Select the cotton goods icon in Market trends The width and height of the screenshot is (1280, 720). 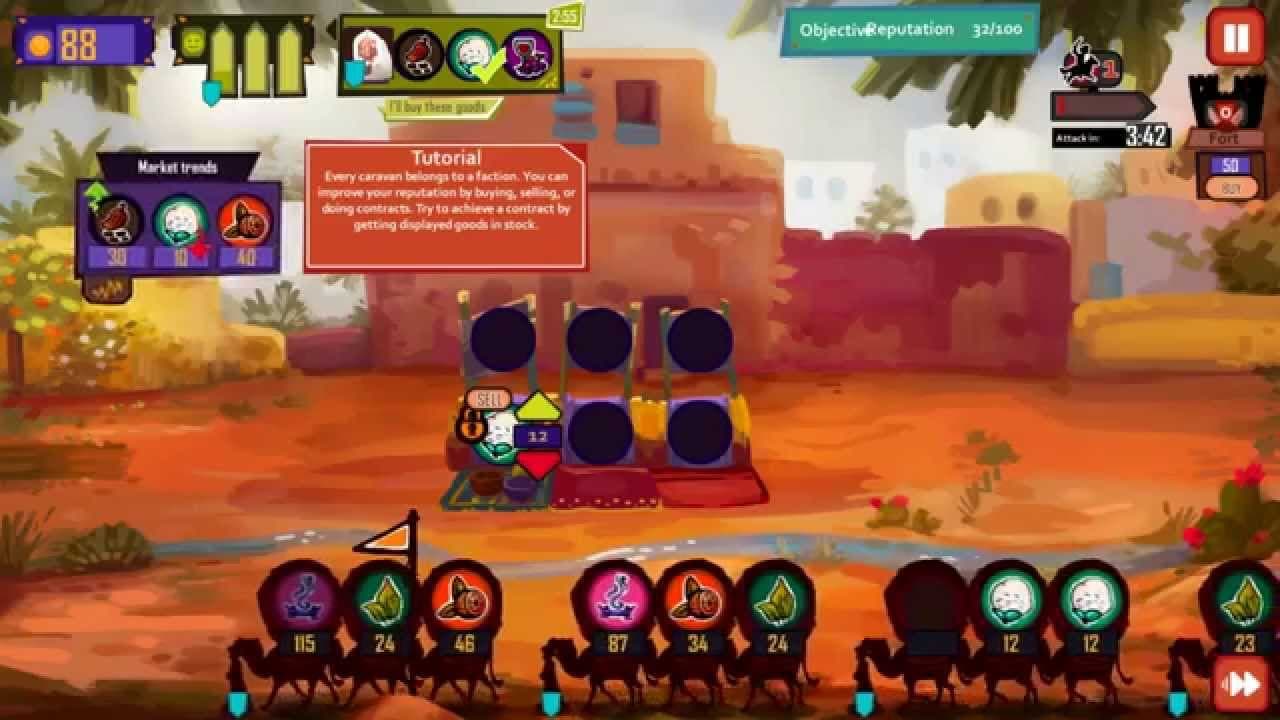click(x=182, y=221)
